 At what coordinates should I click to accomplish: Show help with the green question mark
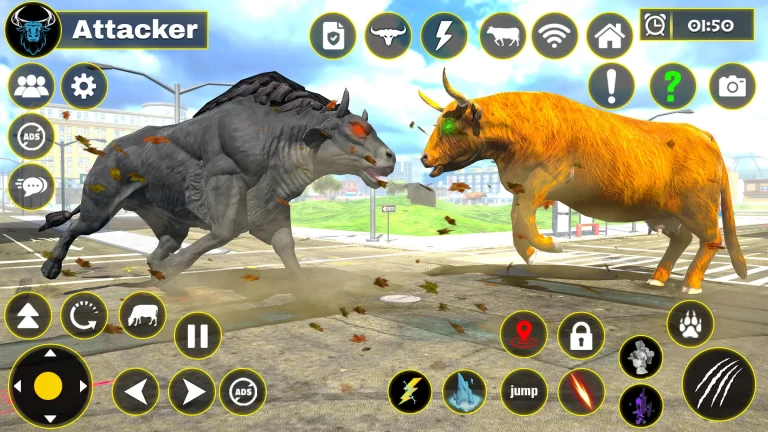click(672, 87)
